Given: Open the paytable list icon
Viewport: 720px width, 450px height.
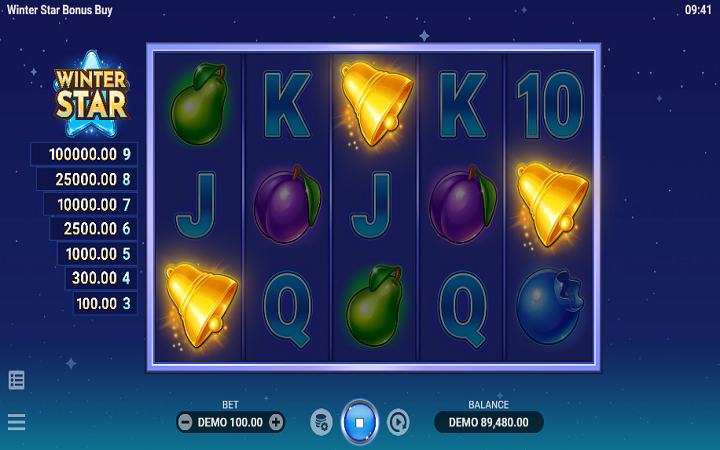Looking at the screenshot, I should coord(17,380).
